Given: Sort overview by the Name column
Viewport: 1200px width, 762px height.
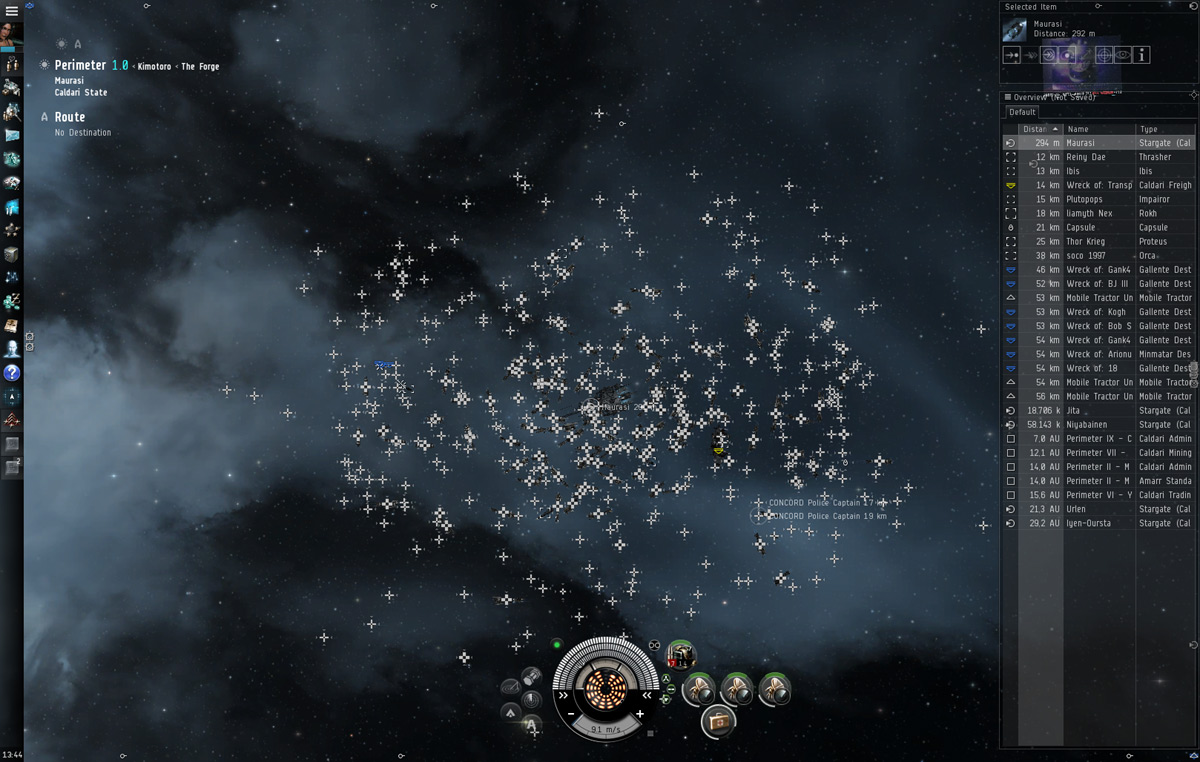Looking at the screenshot, I should click(x=1098, y=129).
